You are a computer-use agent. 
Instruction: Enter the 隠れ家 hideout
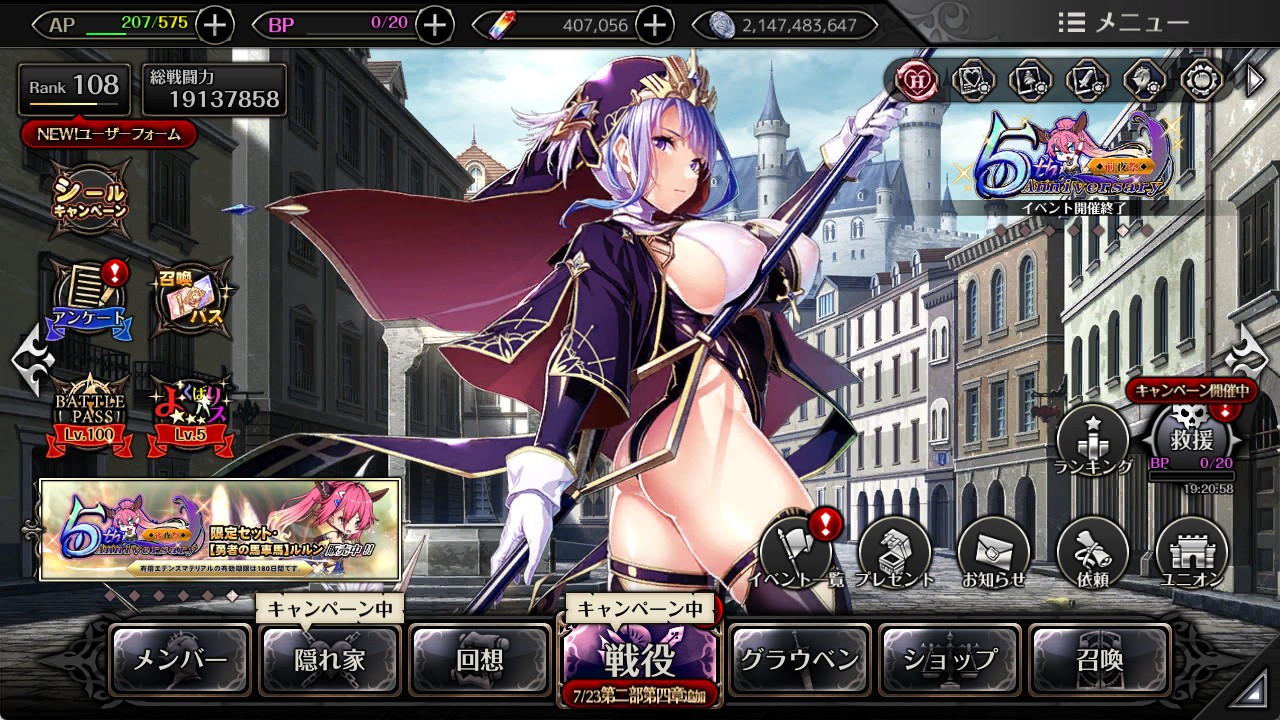(x=330, y=660)
